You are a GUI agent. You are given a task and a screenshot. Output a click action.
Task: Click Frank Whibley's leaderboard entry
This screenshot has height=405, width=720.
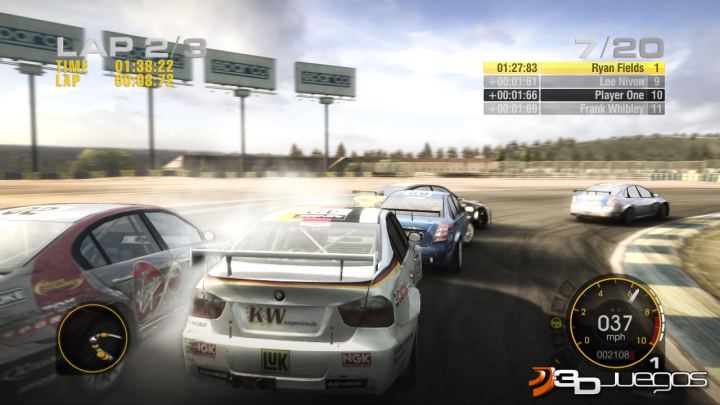(x=573, y=107)
